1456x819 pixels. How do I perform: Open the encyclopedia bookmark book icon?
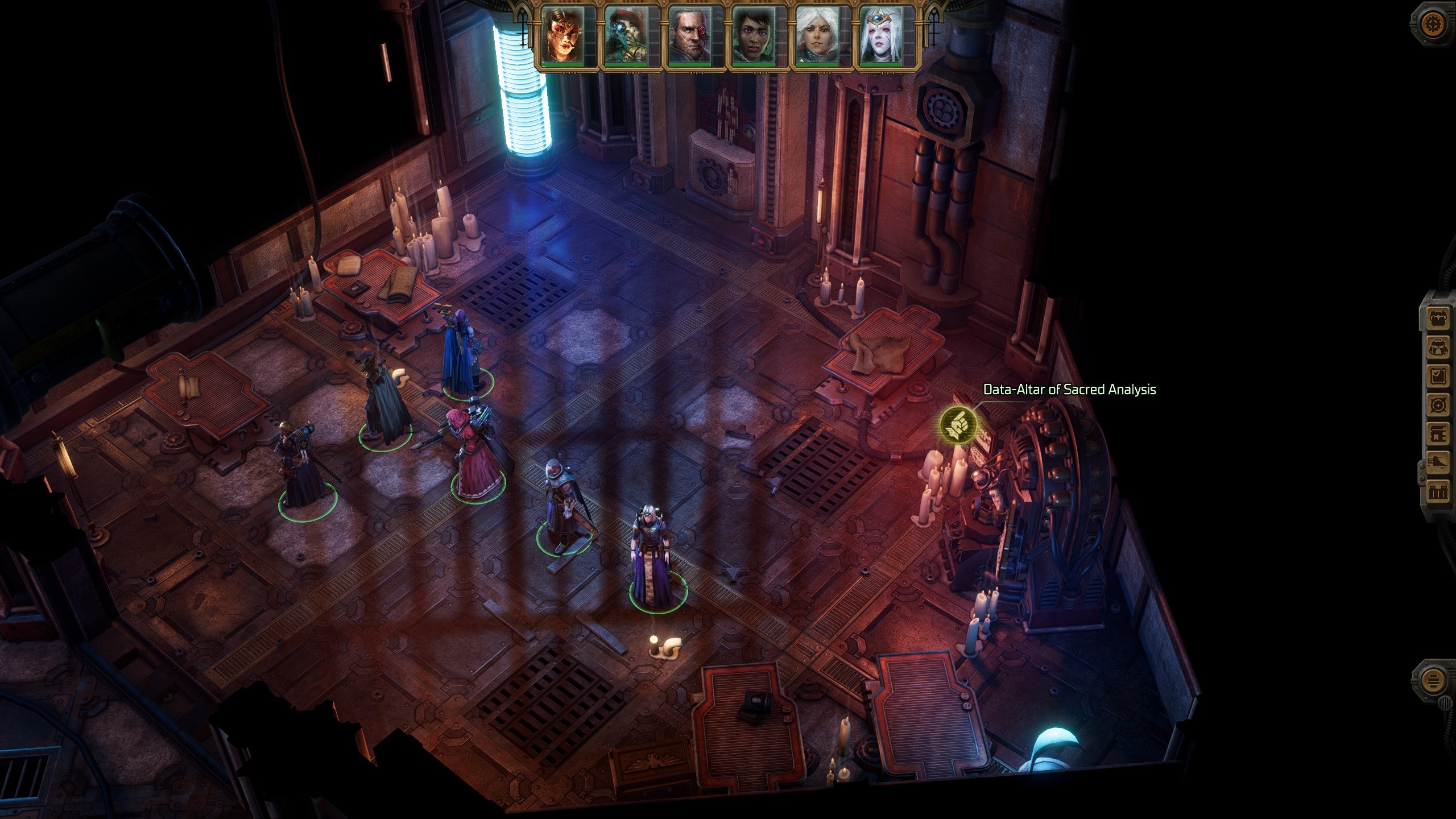click(1438, 433)
